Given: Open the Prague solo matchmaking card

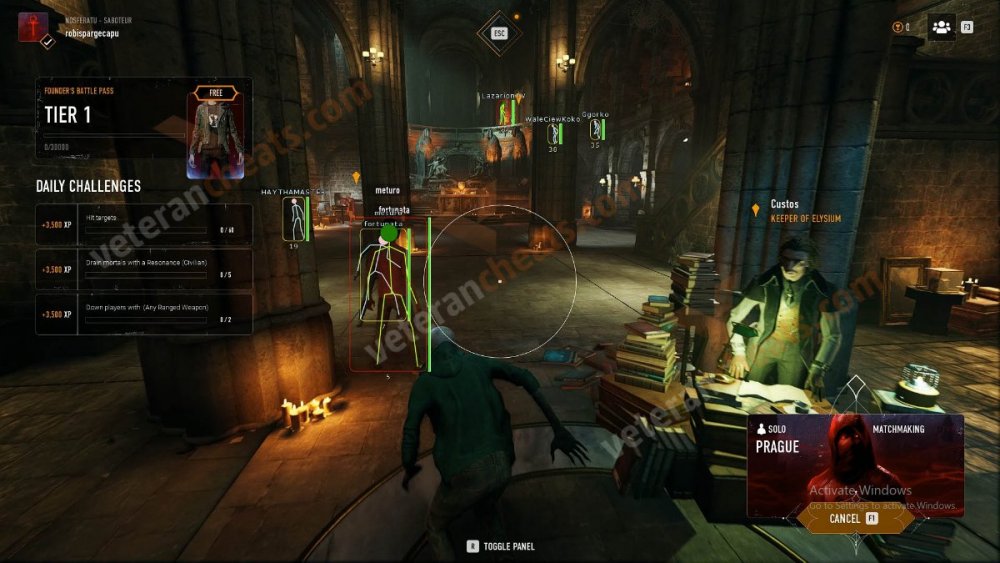Looking at the screenshot, I should tap(855, 462).
